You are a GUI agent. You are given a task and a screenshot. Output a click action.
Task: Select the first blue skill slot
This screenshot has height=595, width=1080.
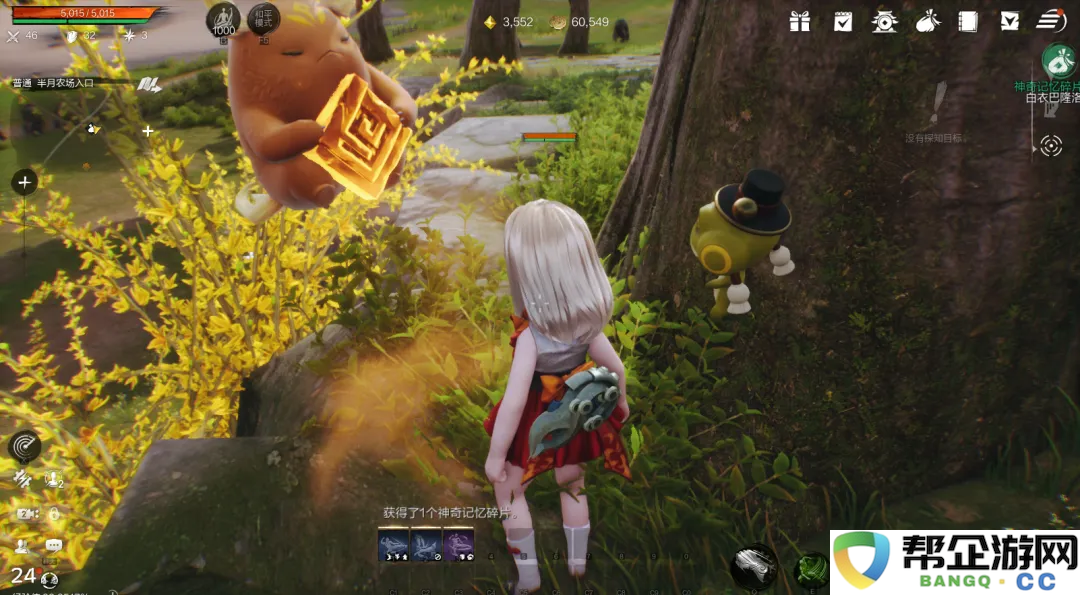tap(393, 543)
